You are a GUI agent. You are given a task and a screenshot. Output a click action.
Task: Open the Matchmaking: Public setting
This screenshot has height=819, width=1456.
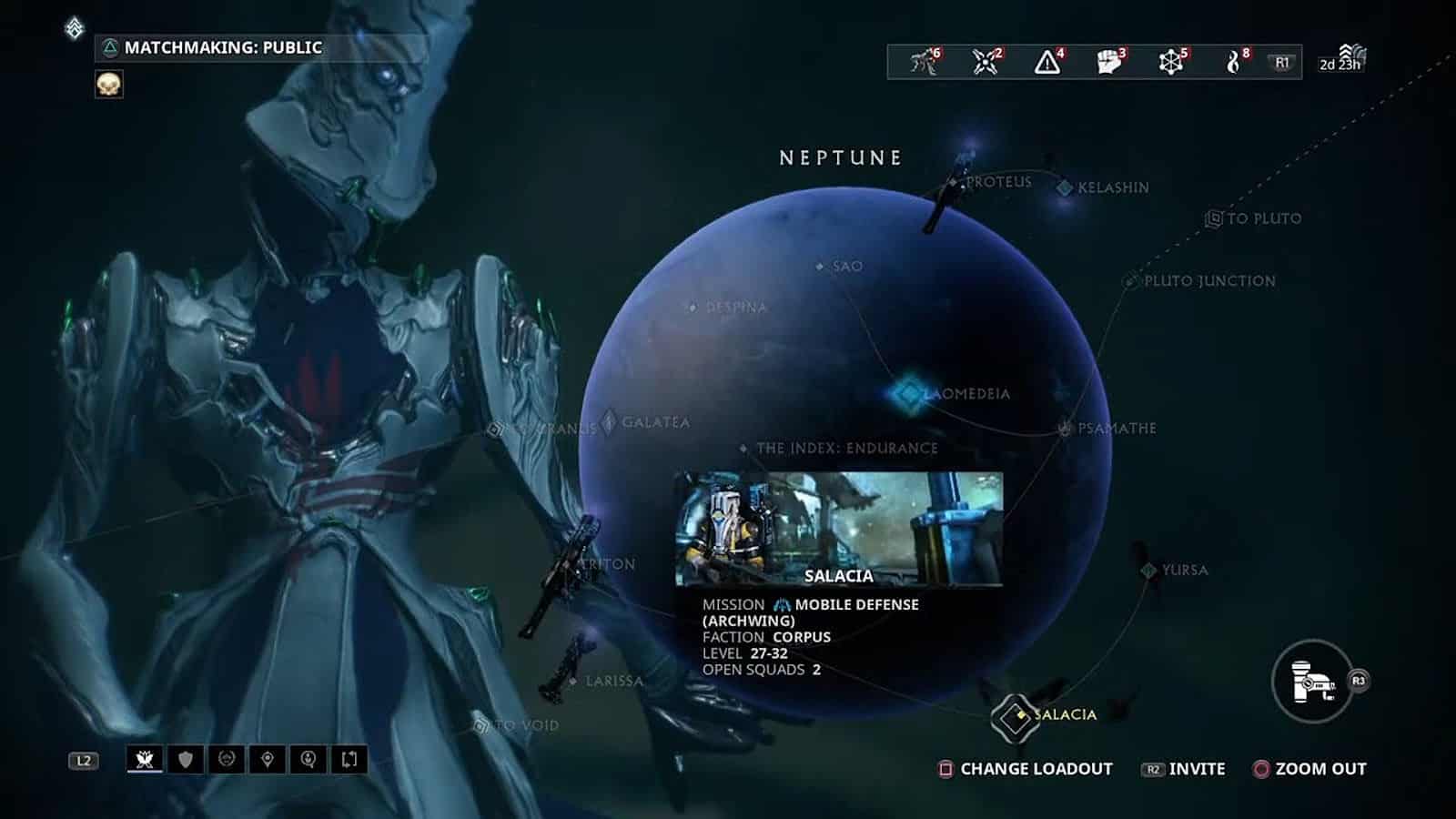(222, 47)
